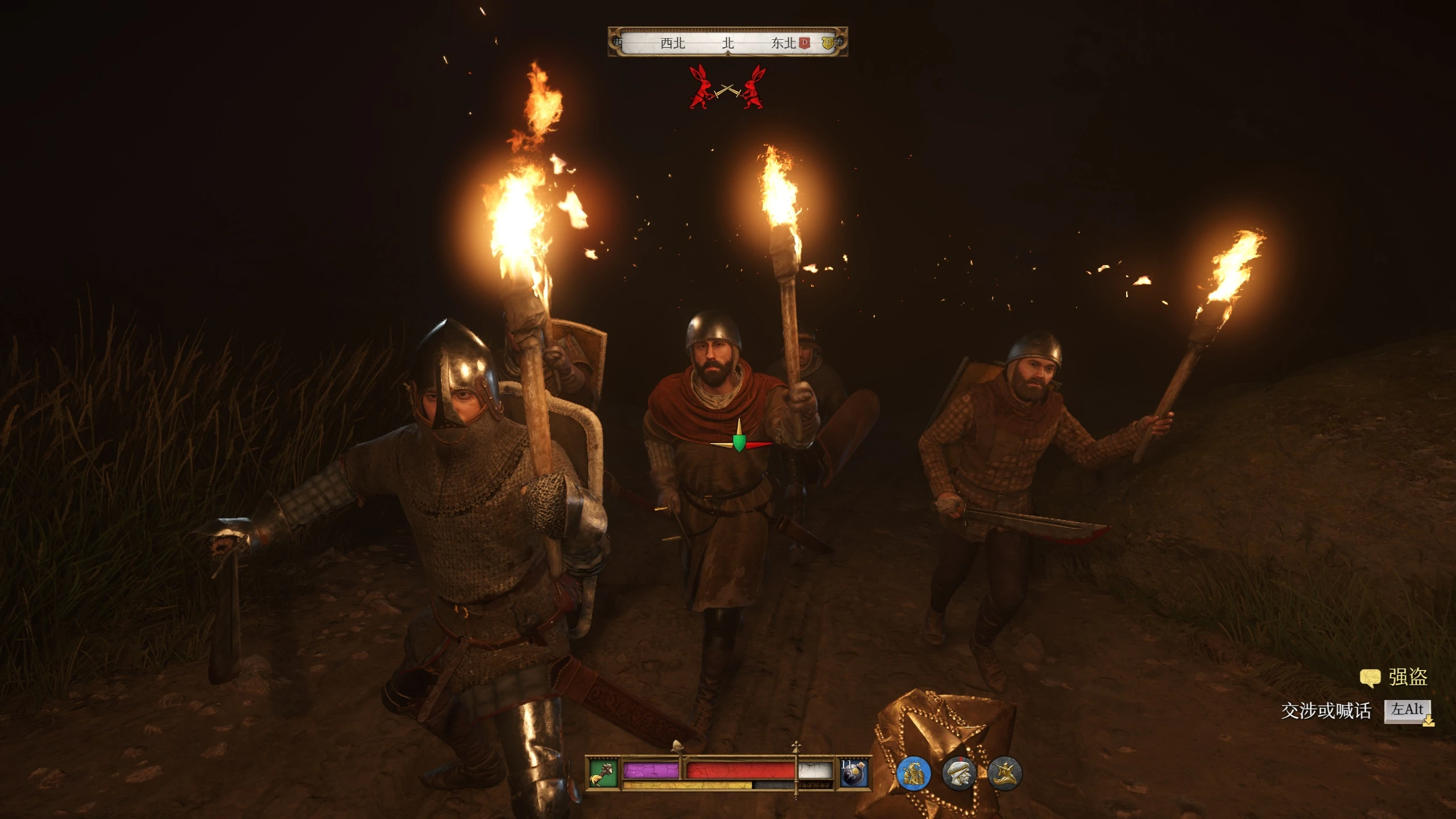Click the 北 heading on the compass
The image size is (1456, 819).
(728, 43)
